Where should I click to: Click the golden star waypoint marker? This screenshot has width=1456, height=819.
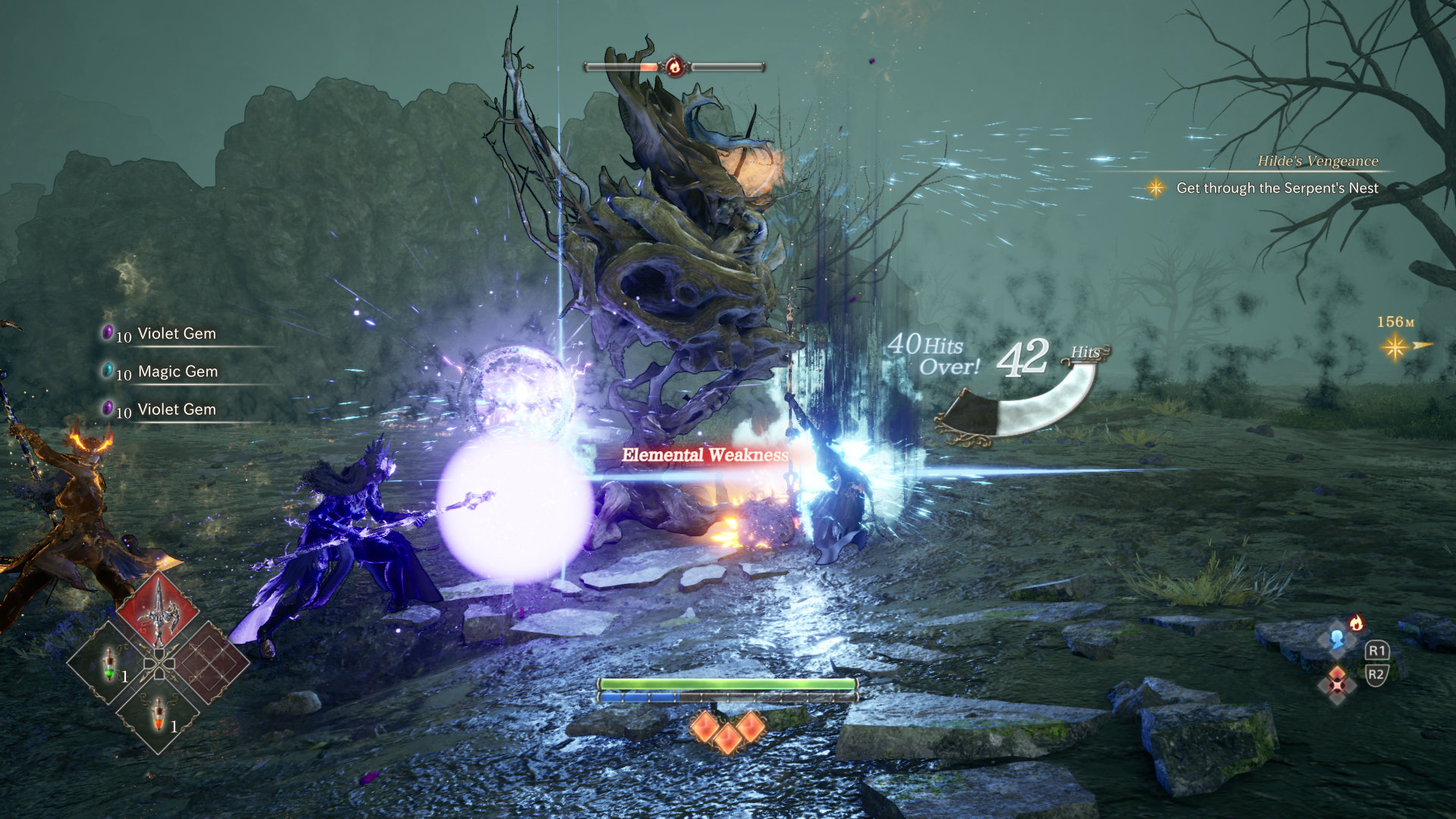[1394, 347]
